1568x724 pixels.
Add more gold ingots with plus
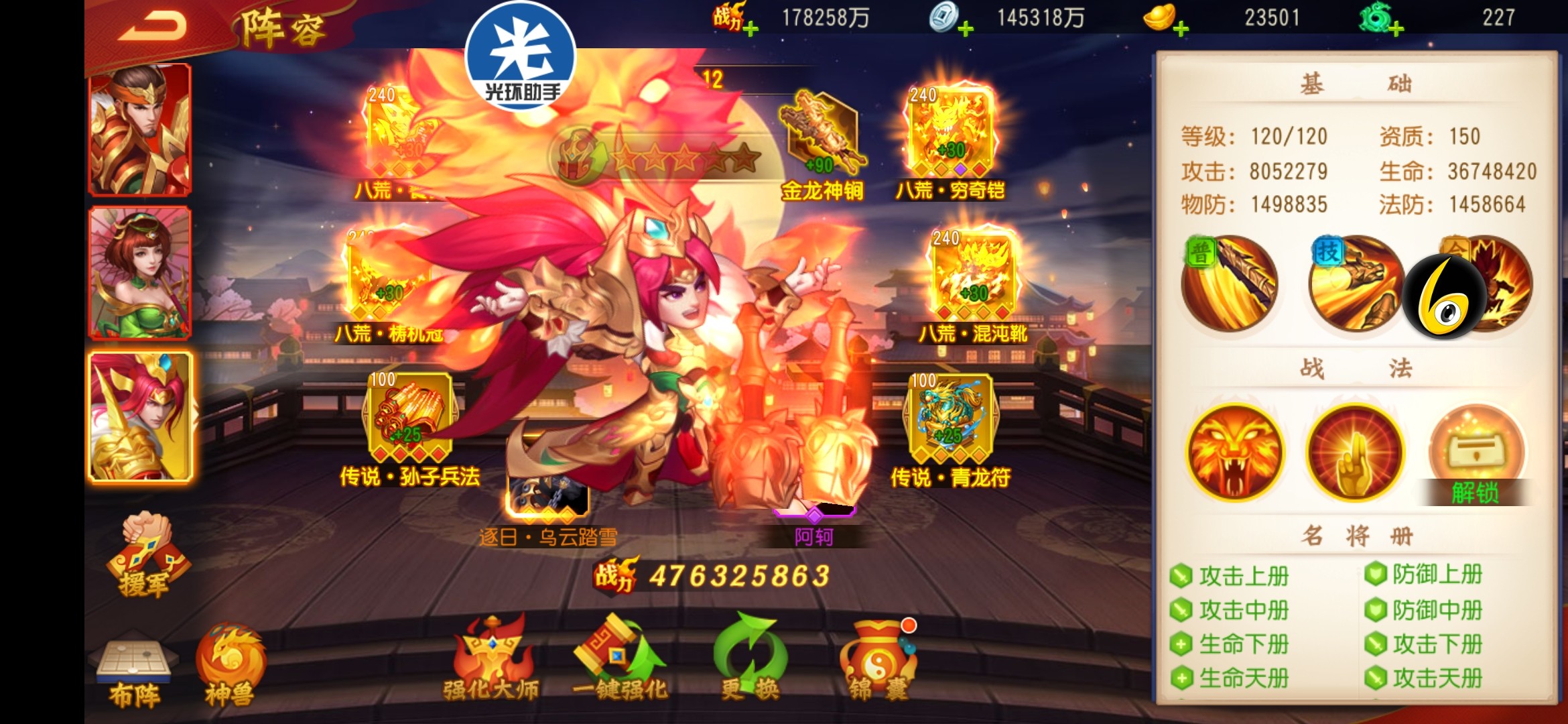[1180, 28]
